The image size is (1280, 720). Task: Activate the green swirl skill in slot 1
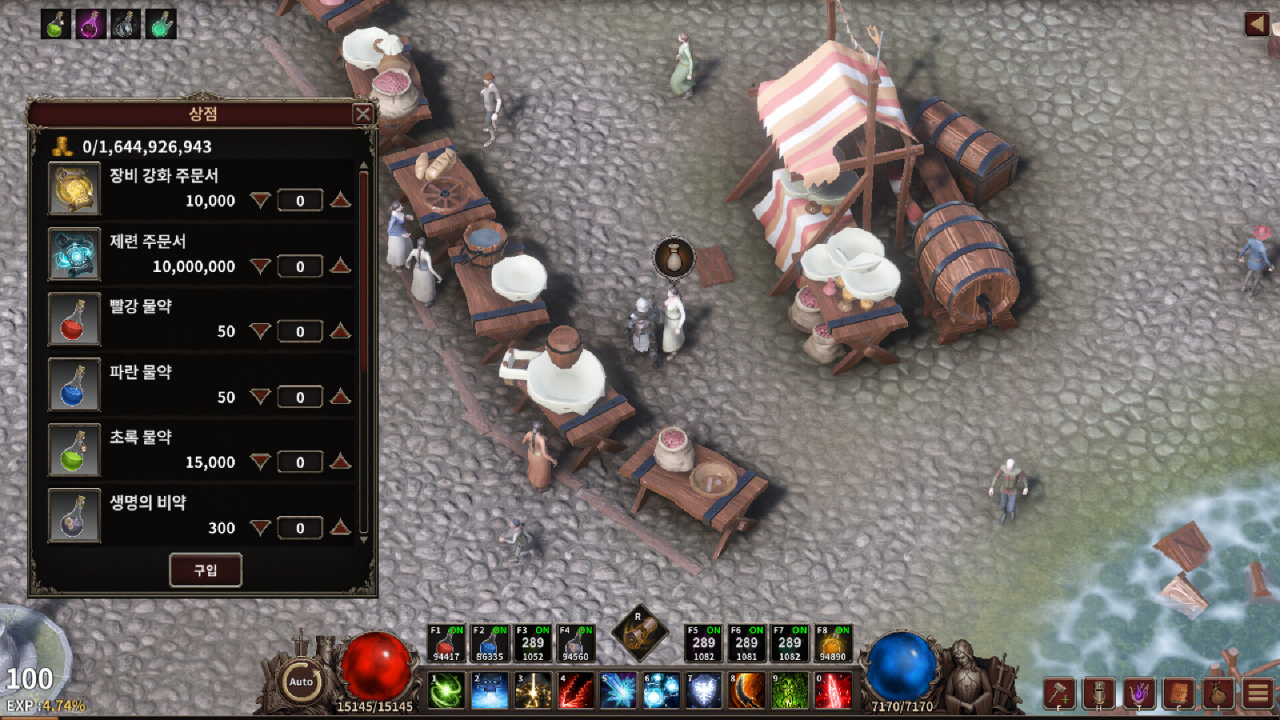446,690
